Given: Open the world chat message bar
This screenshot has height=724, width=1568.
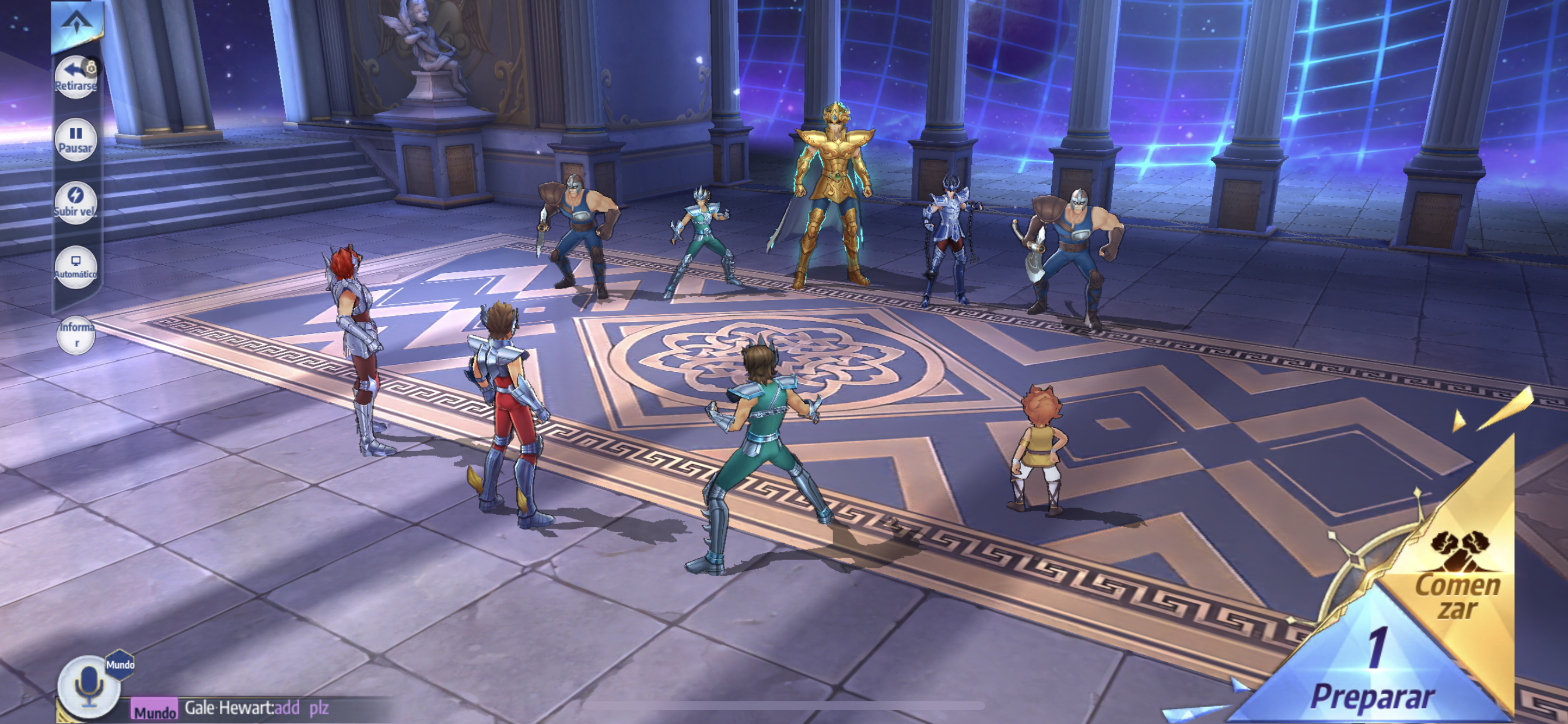Looking at the screenshot, I should (256, 708).
